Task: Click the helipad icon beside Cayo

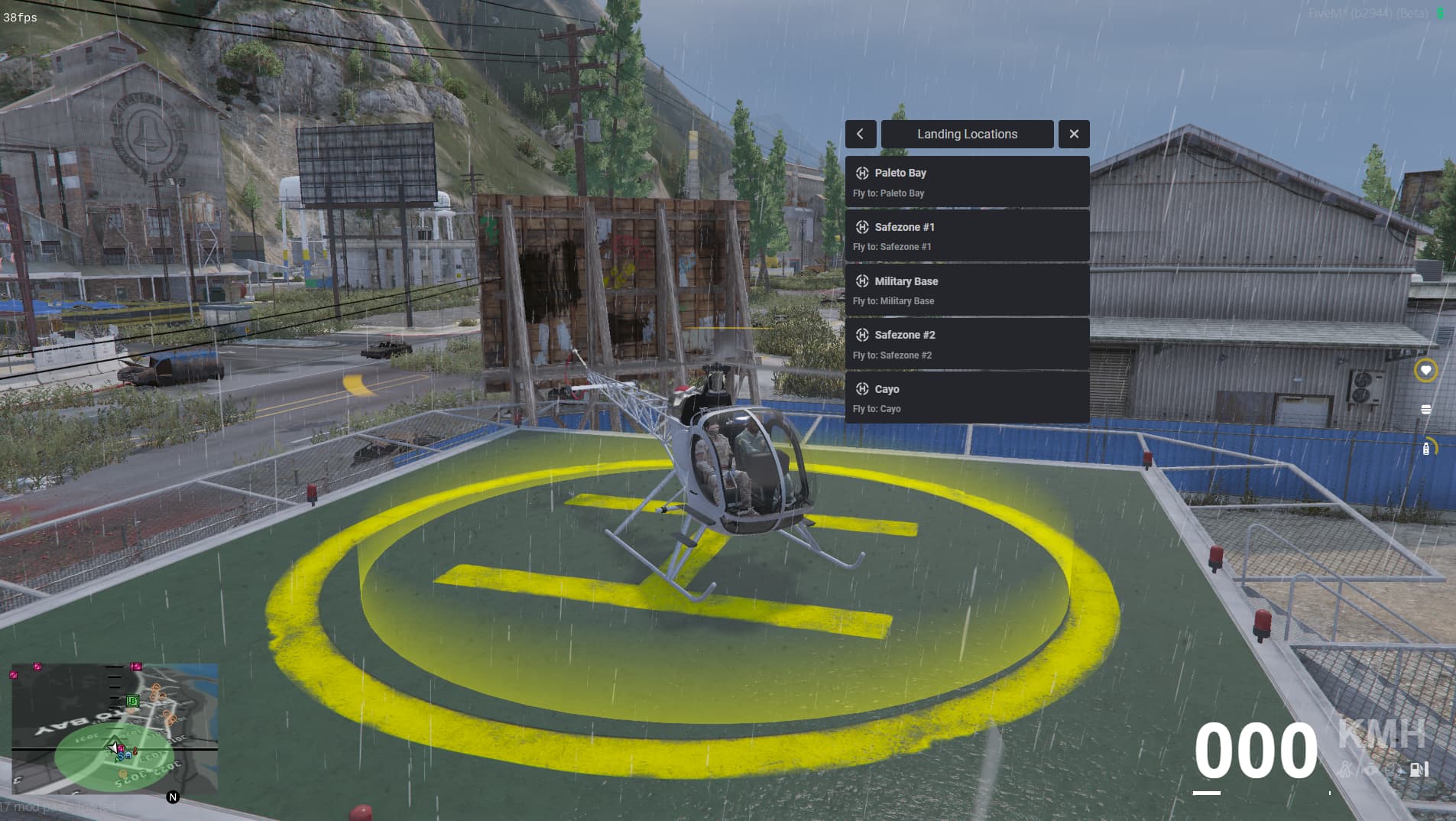Action: (862, 389)
